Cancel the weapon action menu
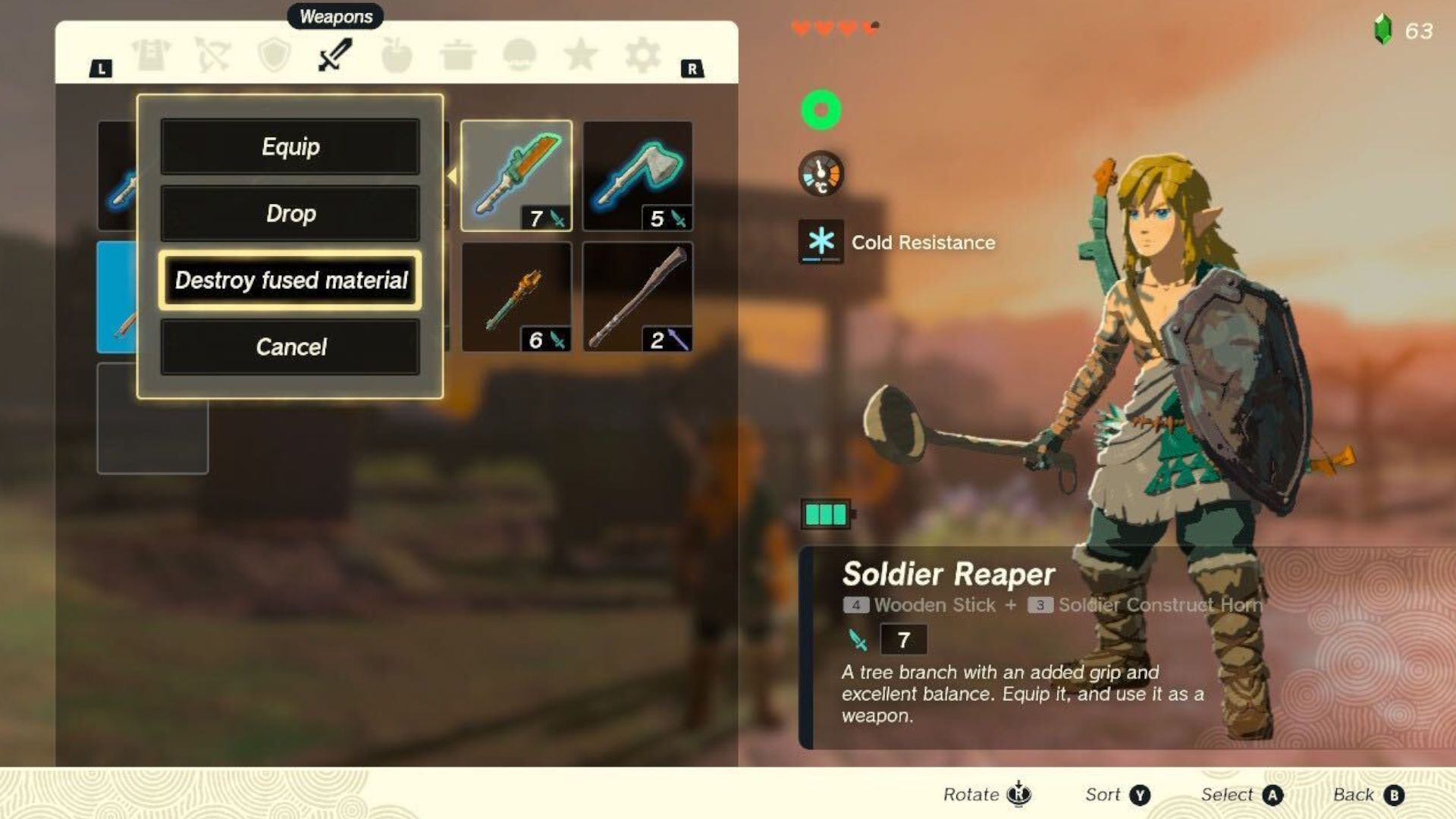Viewport: 1456px width, 819px height. click(290, 347)
